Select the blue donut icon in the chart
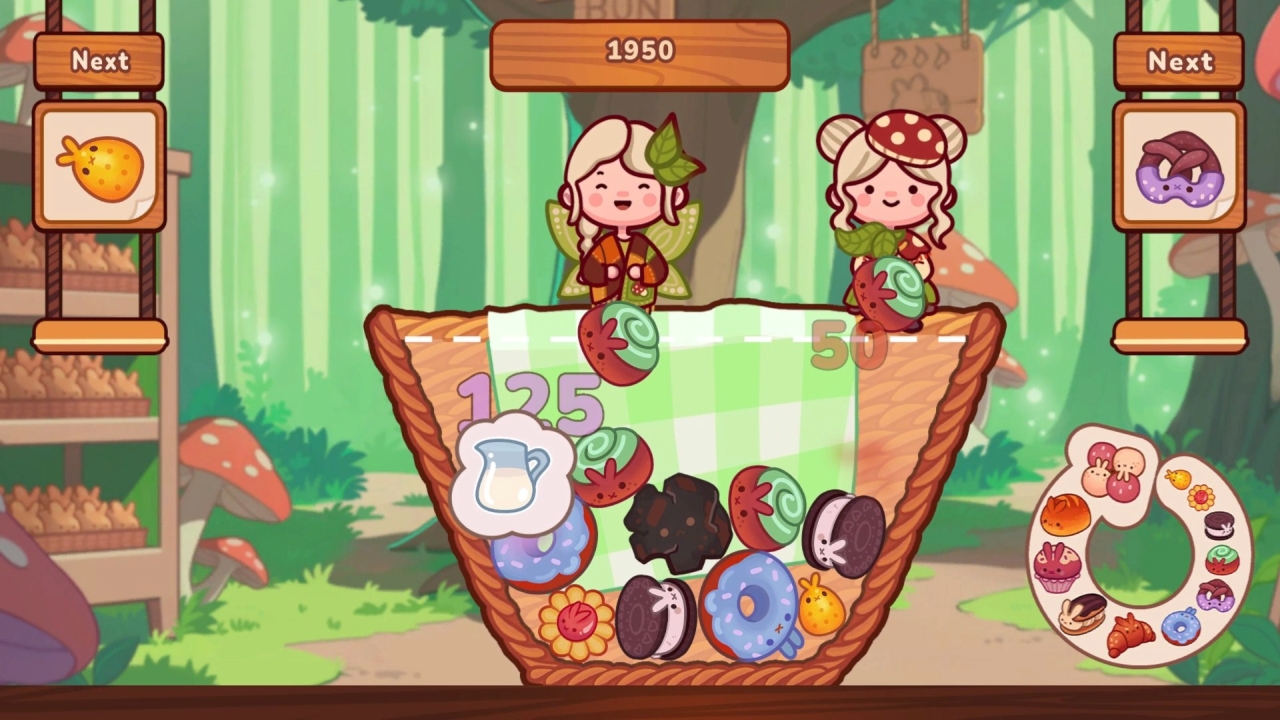The image size is (1280, 720). click(1180, 626)
